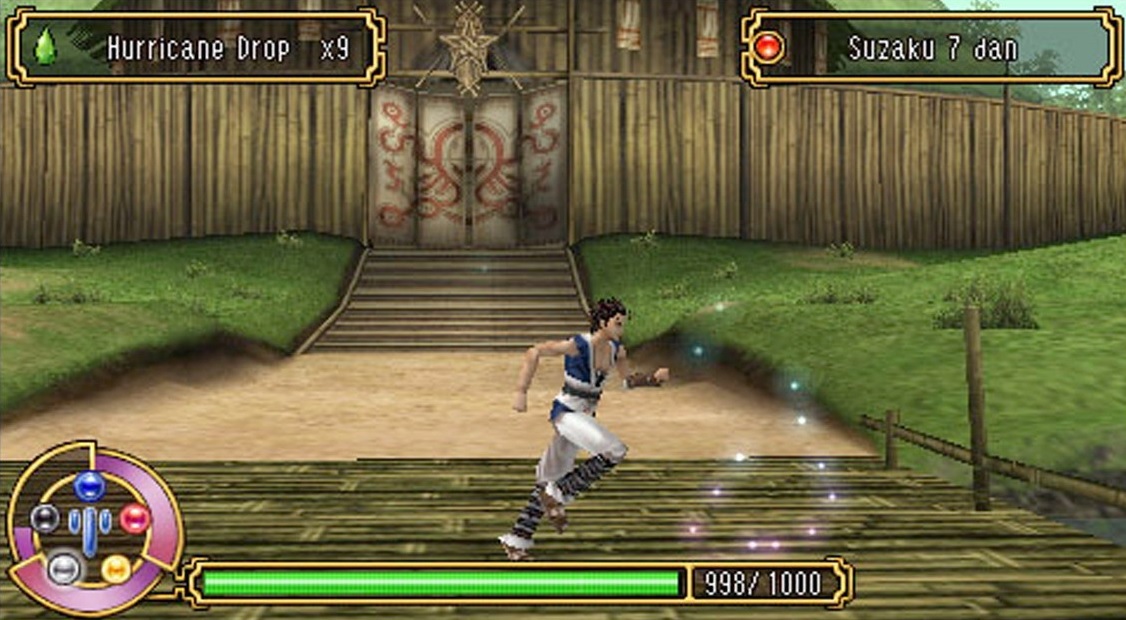Open the Suzaku 7 dan style panel
The image size is (1126, 620).
click(x=931, y=47)
